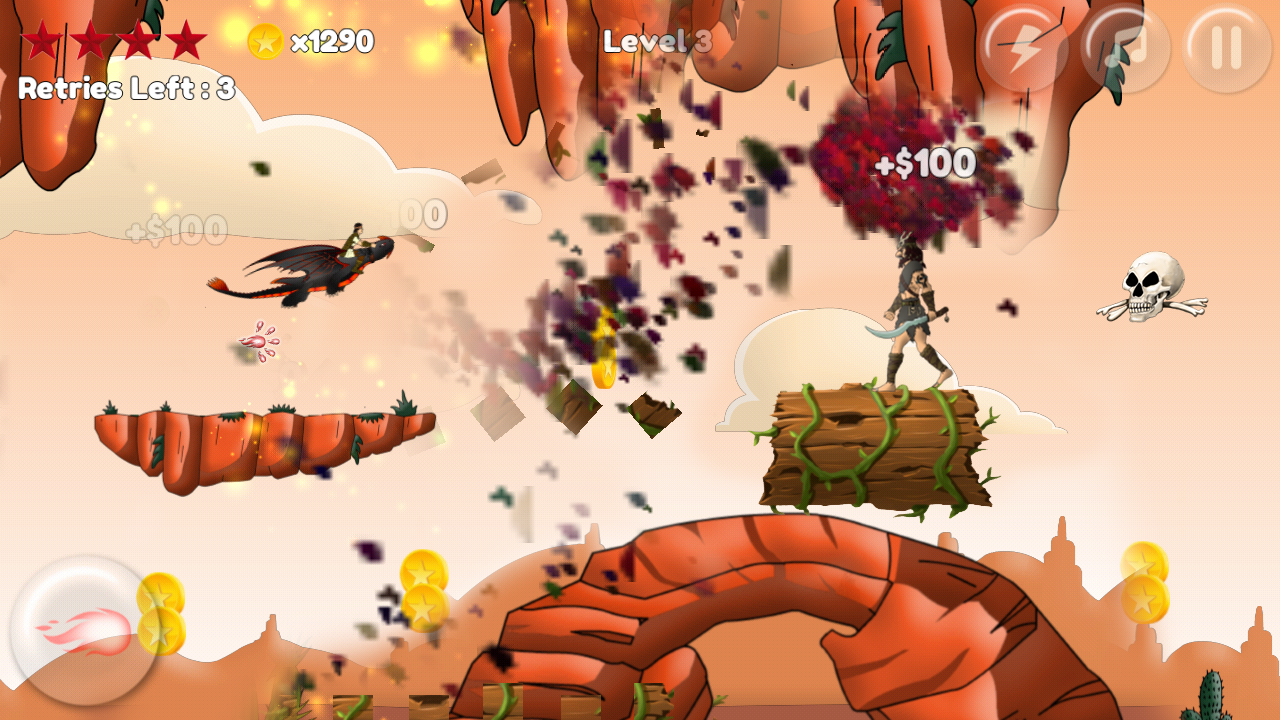Shoot a fireball with the fire button
The width and height of the screenshot is (1280, 720).
(84, 630)
